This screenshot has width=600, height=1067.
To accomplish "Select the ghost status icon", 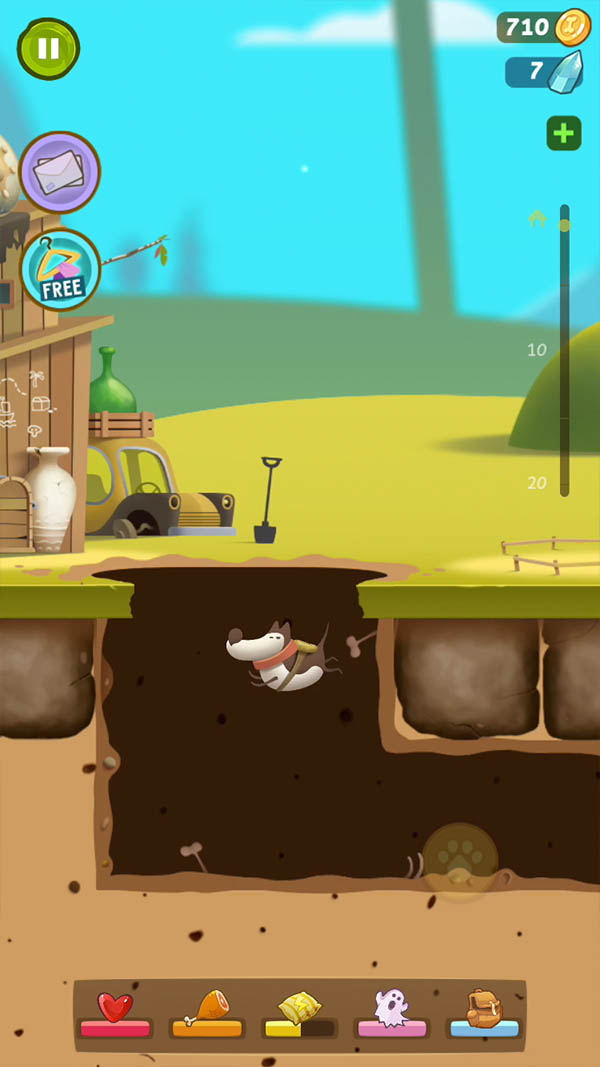I will pyautogui.click(x=390, y=1008).
